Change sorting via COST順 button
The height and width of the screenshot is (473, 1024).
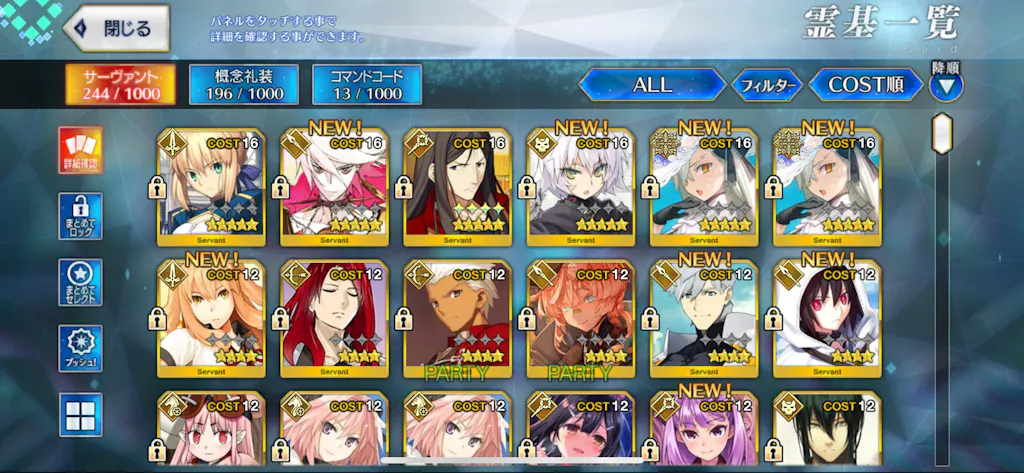865,85
